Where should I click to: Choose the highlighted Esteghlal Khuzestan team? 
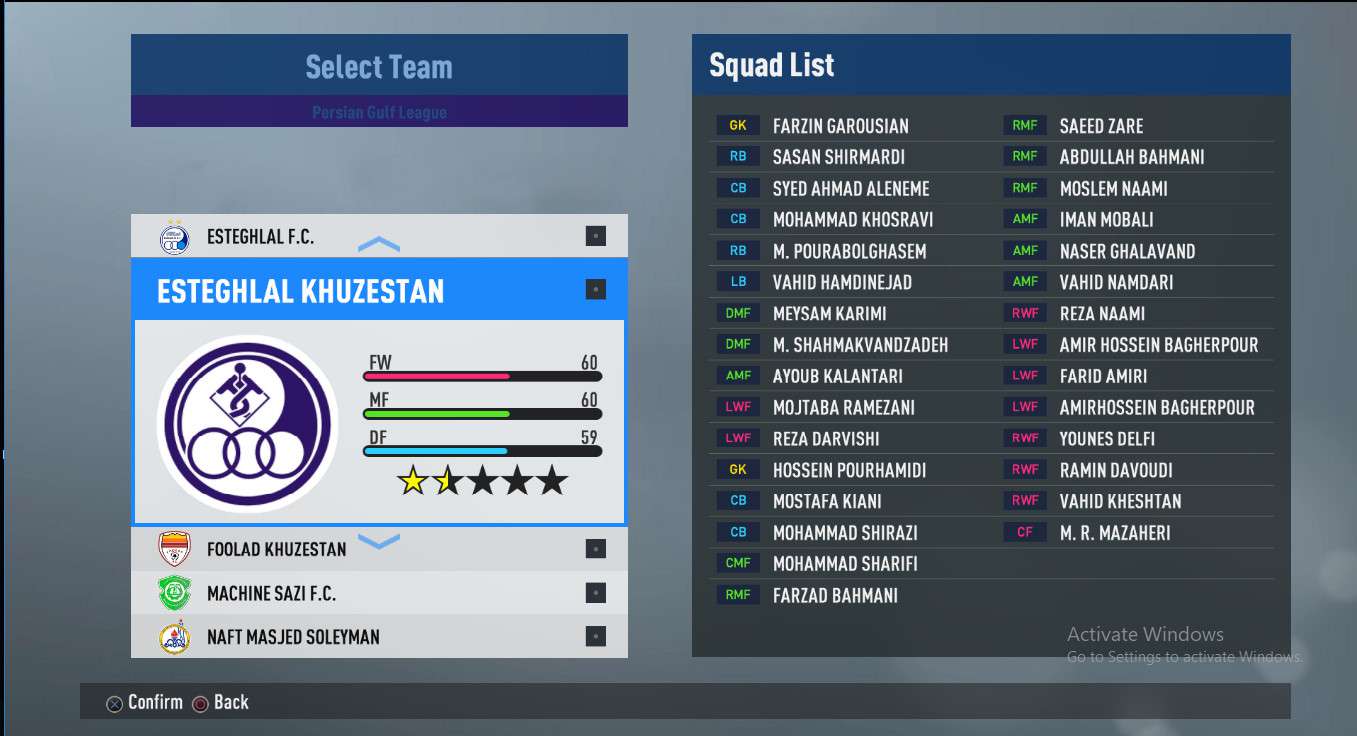(301, 291)
